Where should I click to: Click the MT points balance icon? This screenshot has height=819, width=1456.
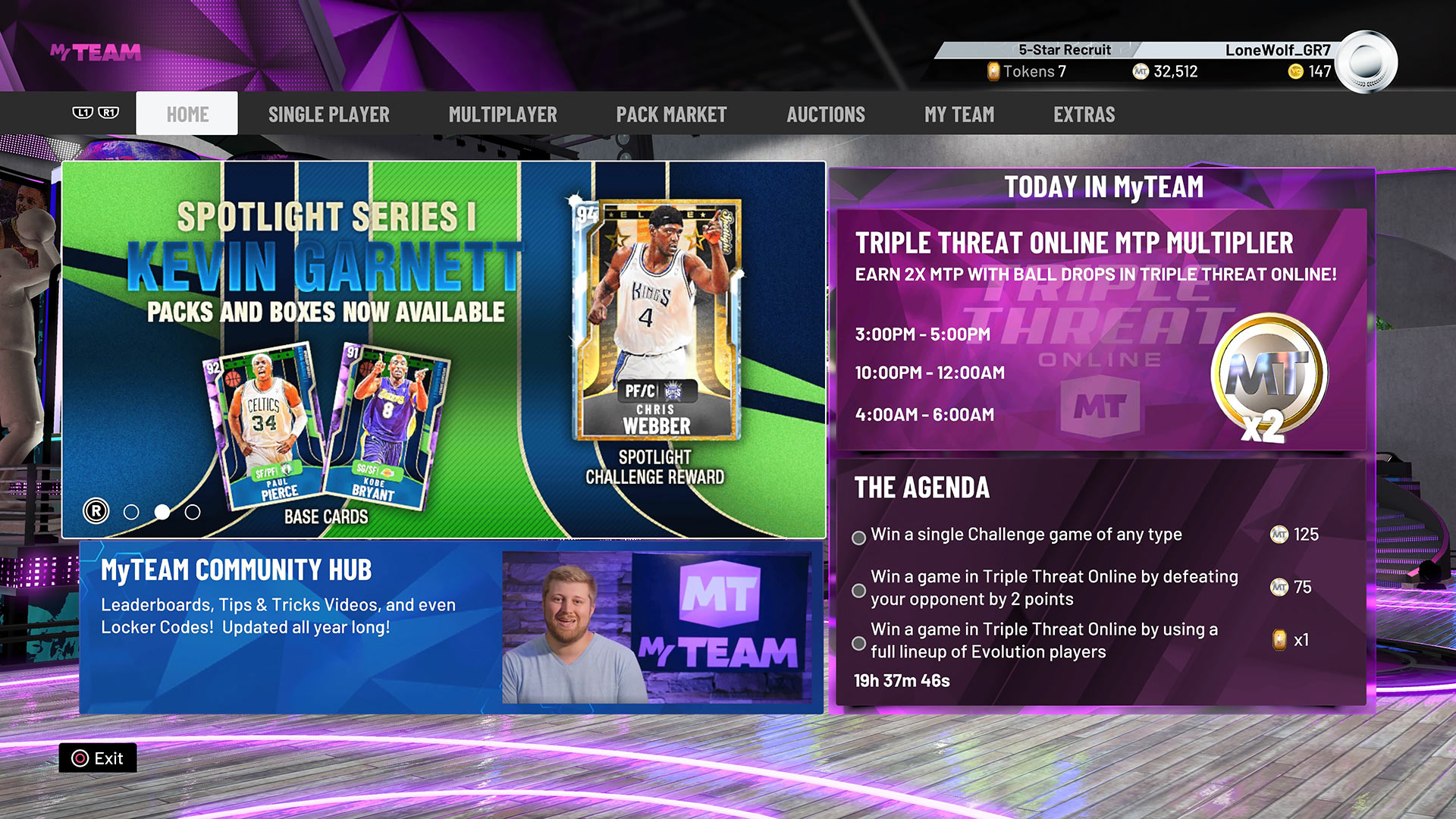[1141, 72]
